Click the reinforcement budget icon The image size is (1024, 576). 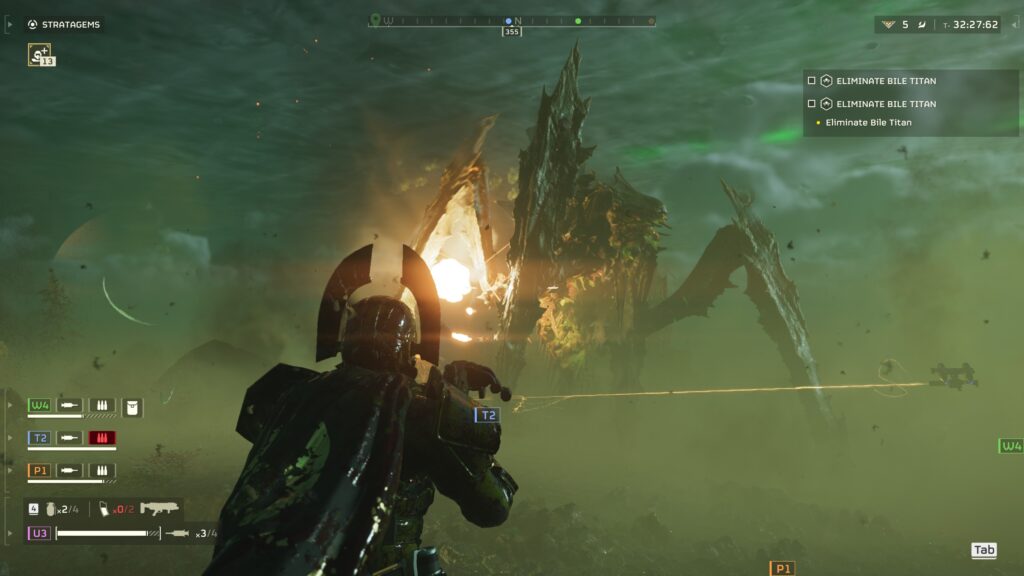pyautogui.click(x=888, y=24)
